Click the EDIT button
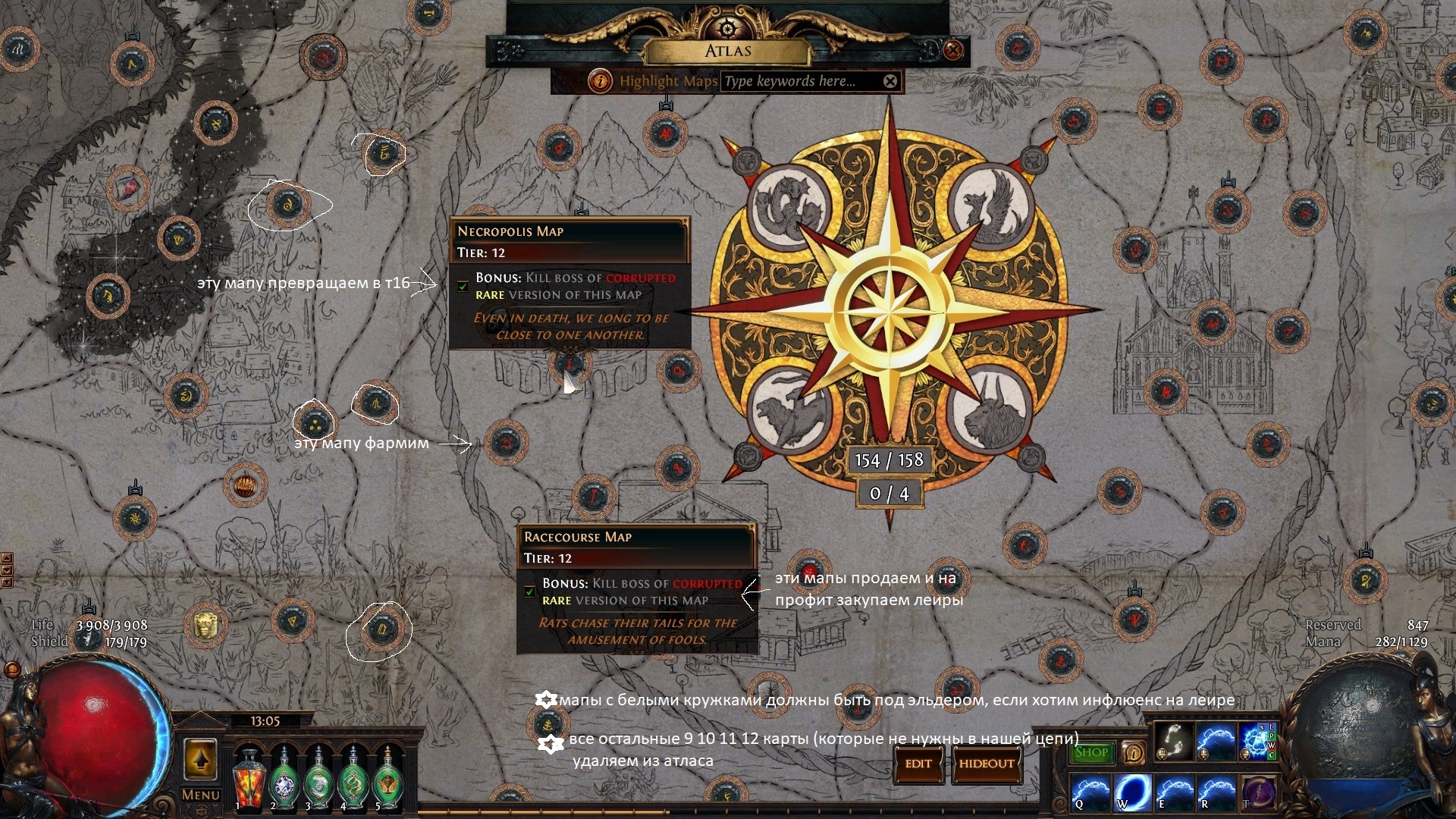The width and height of the screenshot is (1456, 819). pyautogui.click(x=918, y=764)
